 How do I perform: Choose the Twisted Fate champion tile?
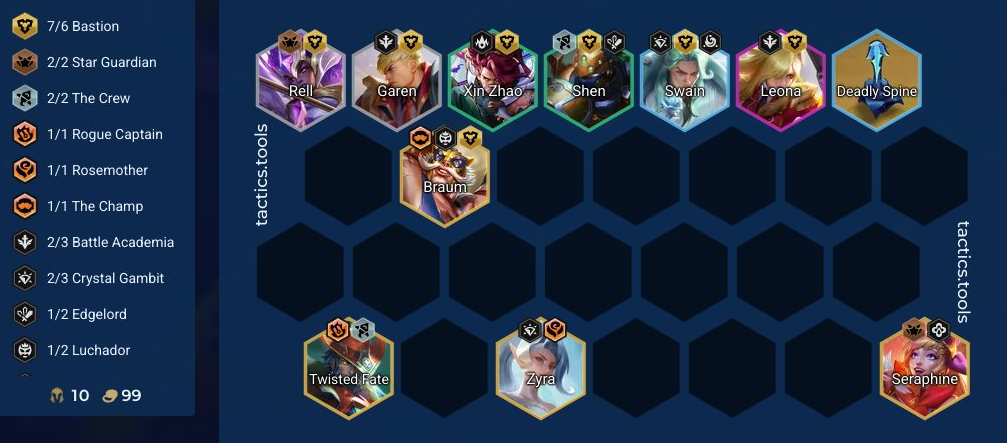[349, 370]
